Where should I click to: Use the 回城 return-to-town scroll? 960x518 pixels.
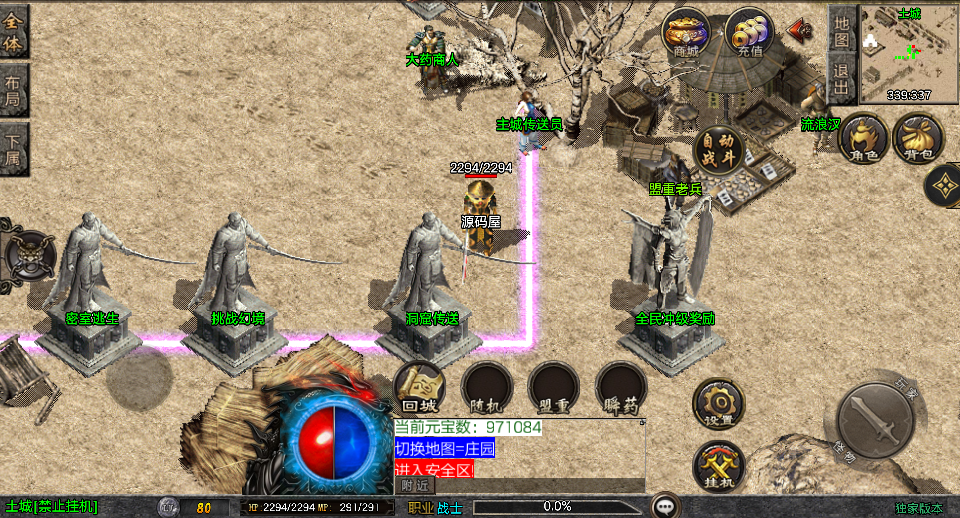tap(419, 387)
